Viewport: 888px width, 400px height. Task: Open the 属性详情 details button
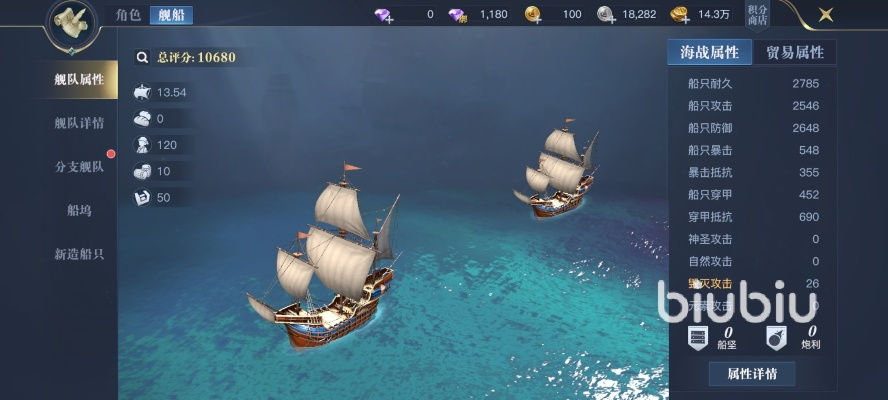[x=752, y=374]
